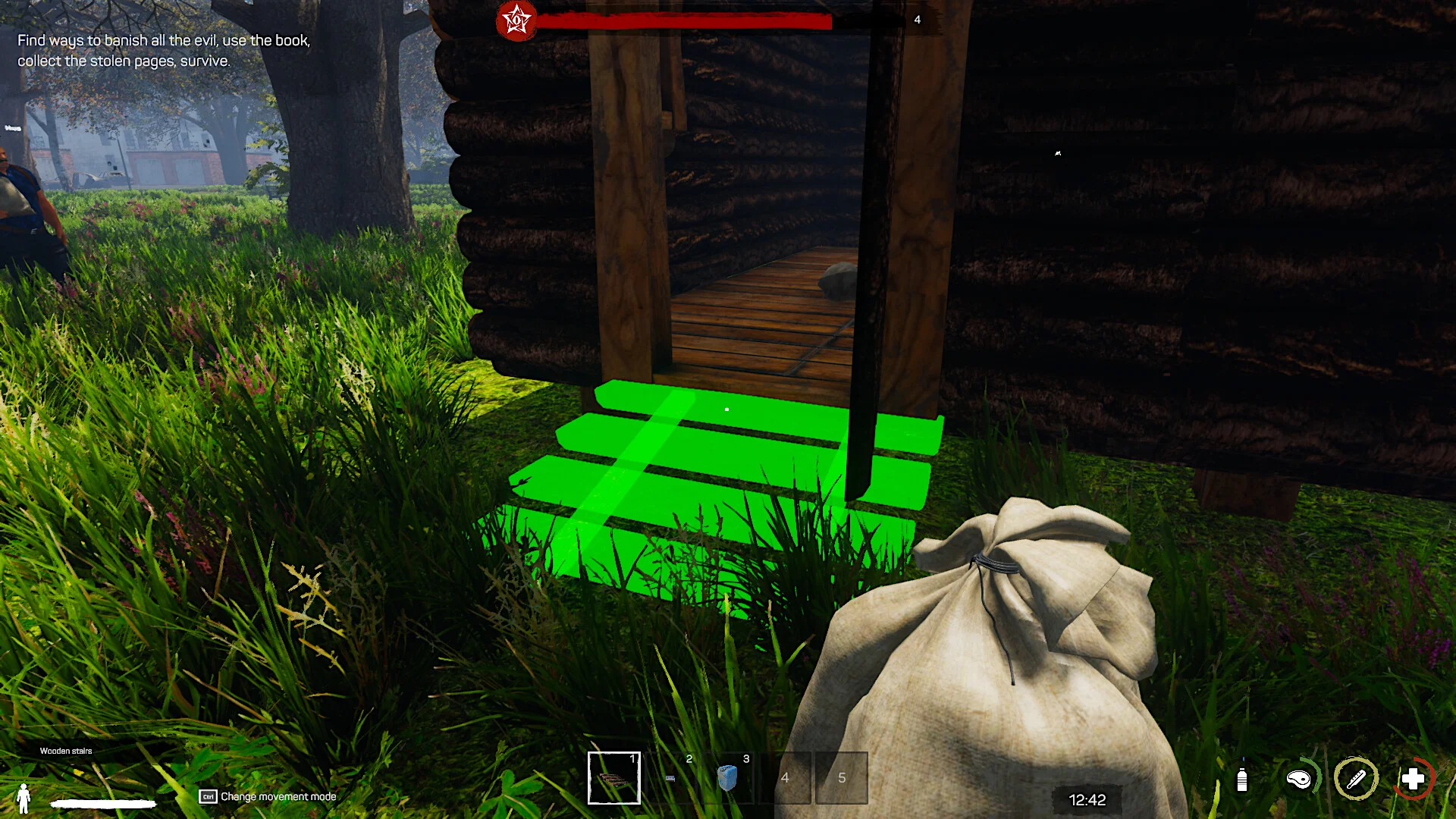
Task: Click the meat steak hunger icon
Action: point(1299,779)
